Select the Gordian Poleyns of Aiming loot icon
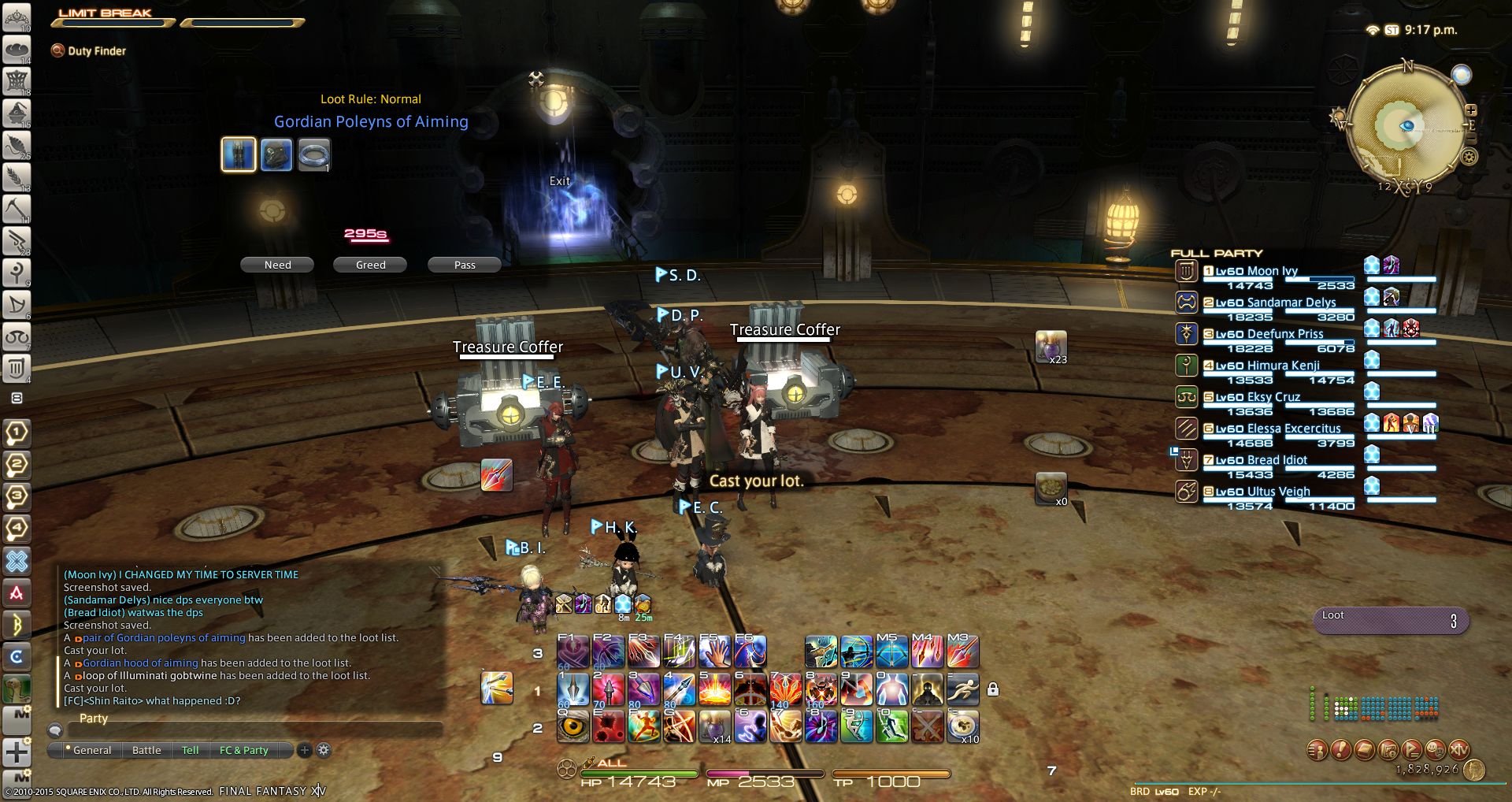Screen dimensions: 1512x802 point(239,154)
